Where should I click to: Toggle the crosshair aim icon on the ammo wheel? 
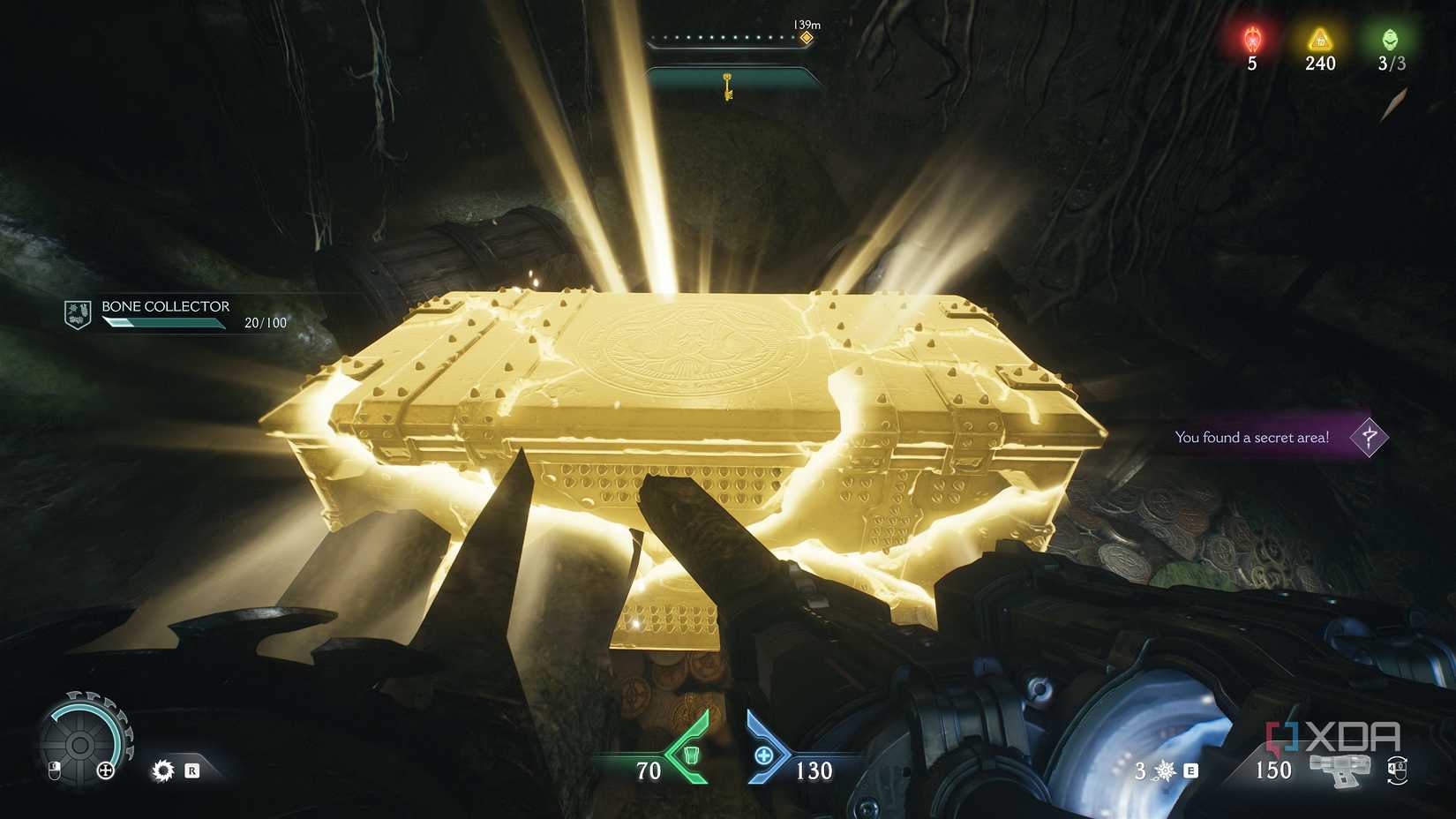(x=106, y=771)
